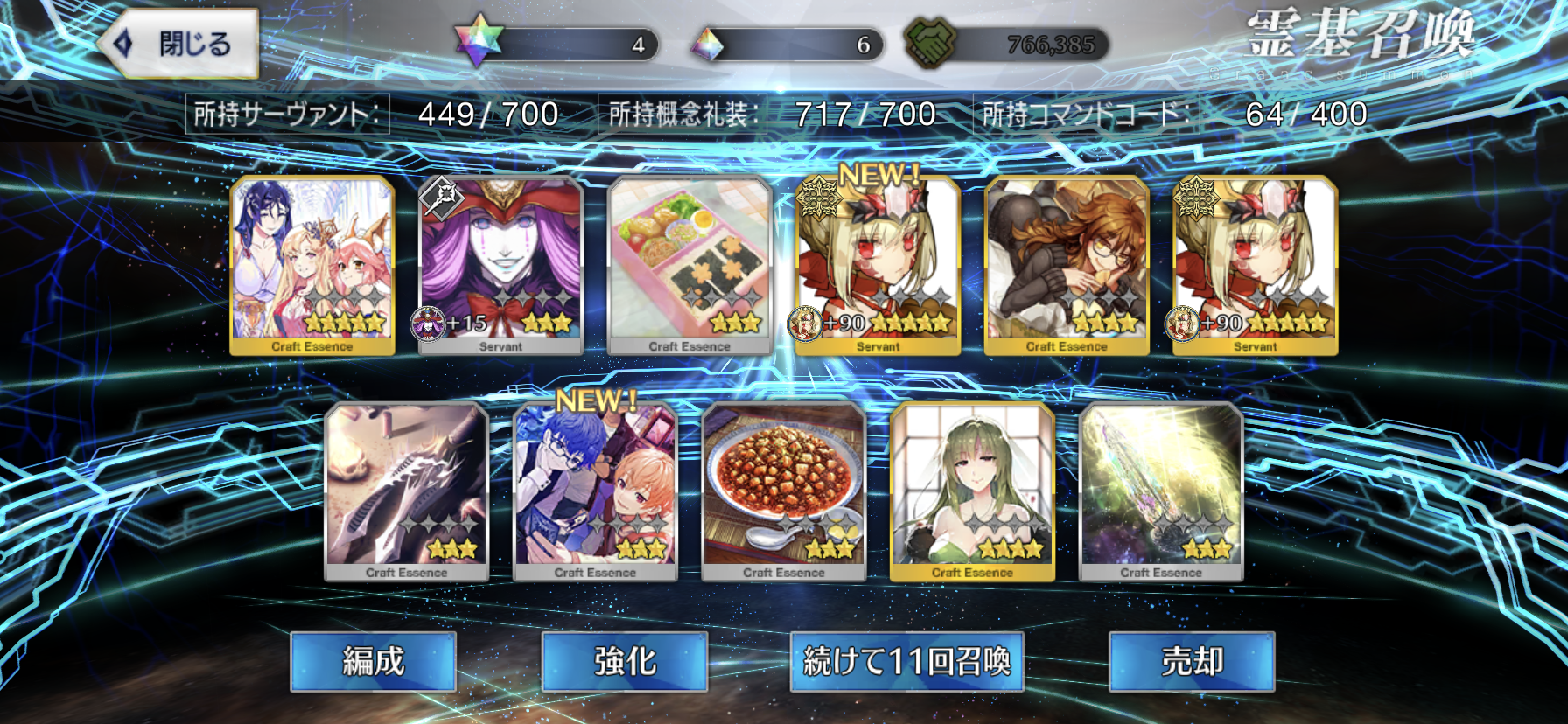Go to the 強化 enhancement screen
The height and width of the screenshot is (724, 1568).
tap(625, 661)
